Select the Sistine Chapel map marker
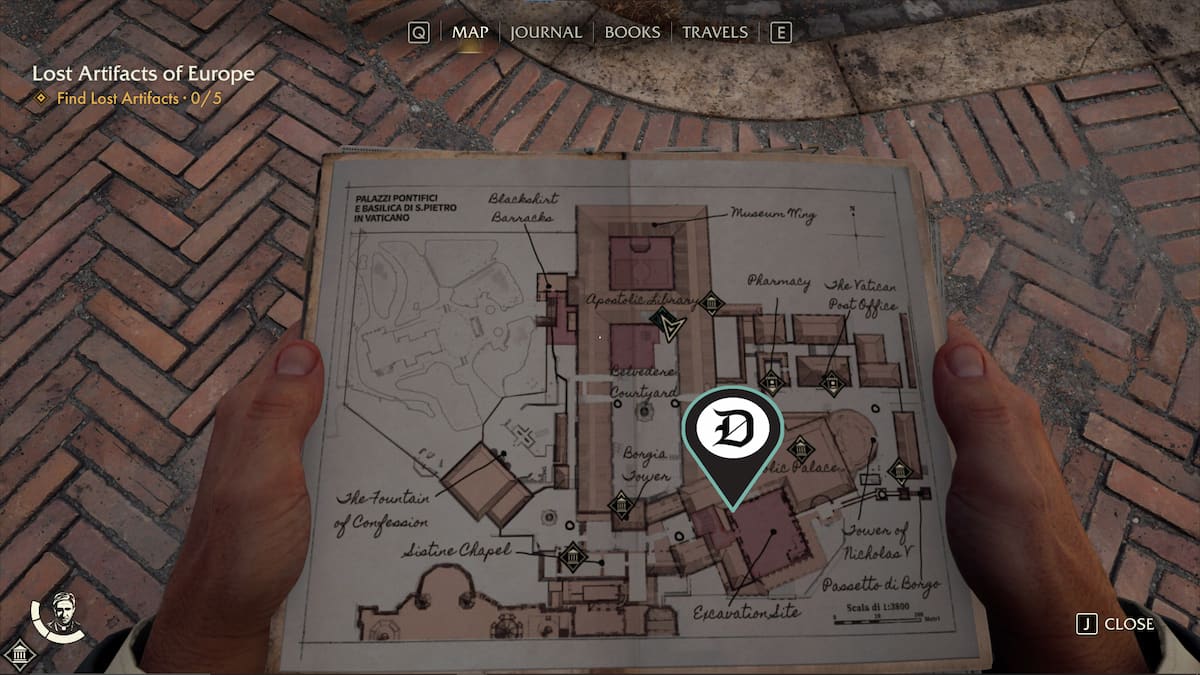1200x675 pixels. [572, 557]
